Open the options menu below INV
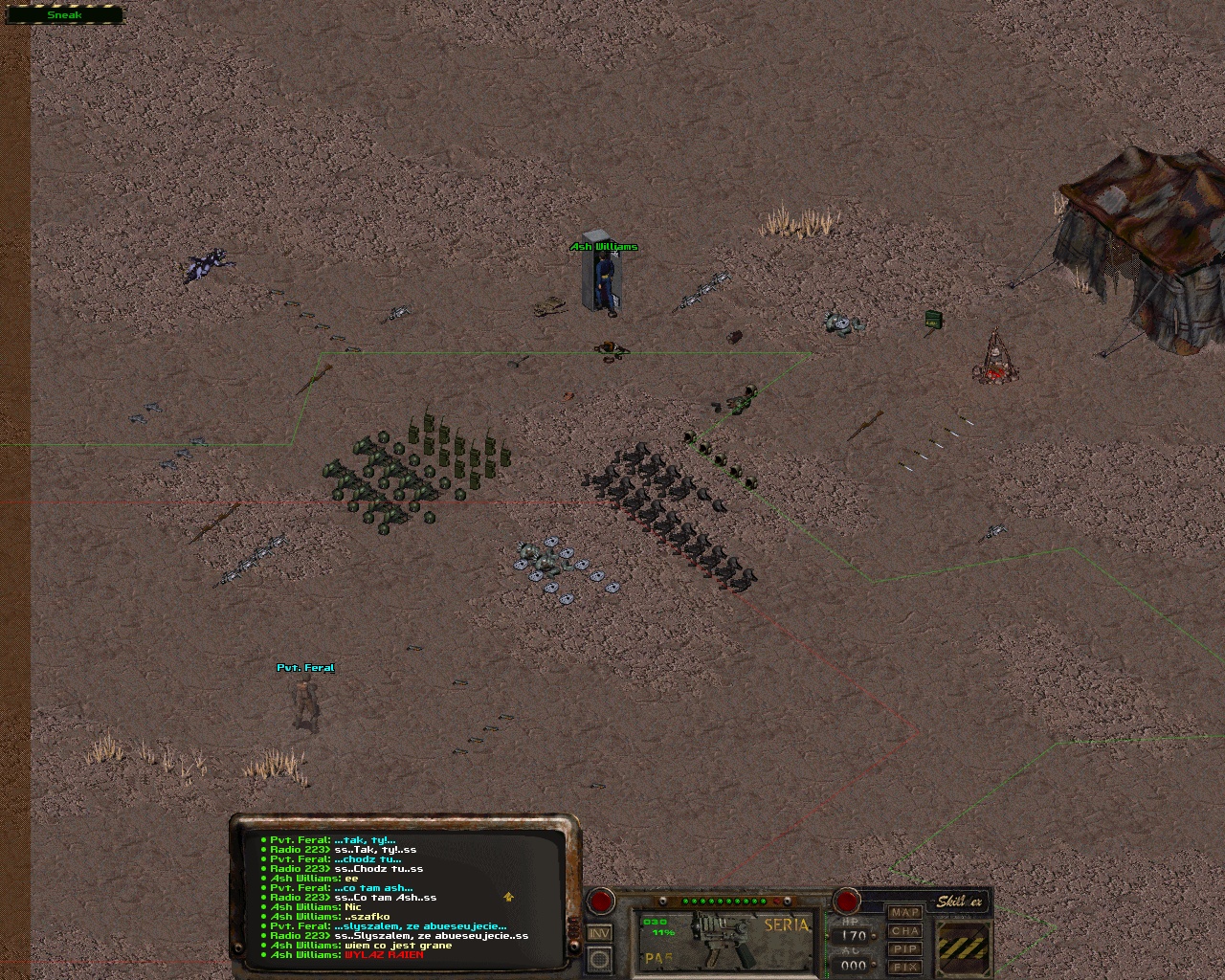The height and width of the screenshot is (980, 1225). [x=600, y=957]
